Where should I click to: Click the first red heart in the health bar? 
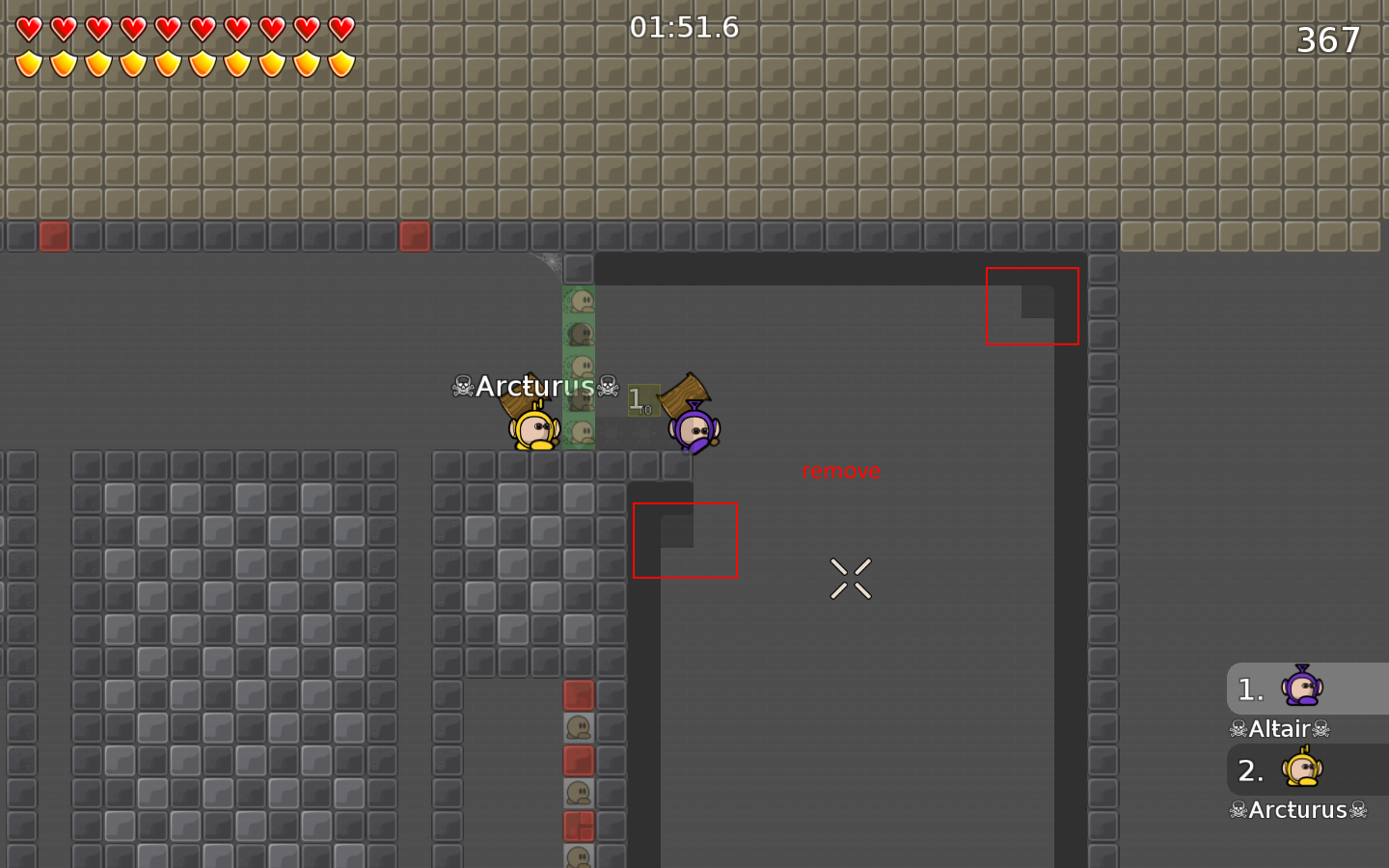coord(29,29)
